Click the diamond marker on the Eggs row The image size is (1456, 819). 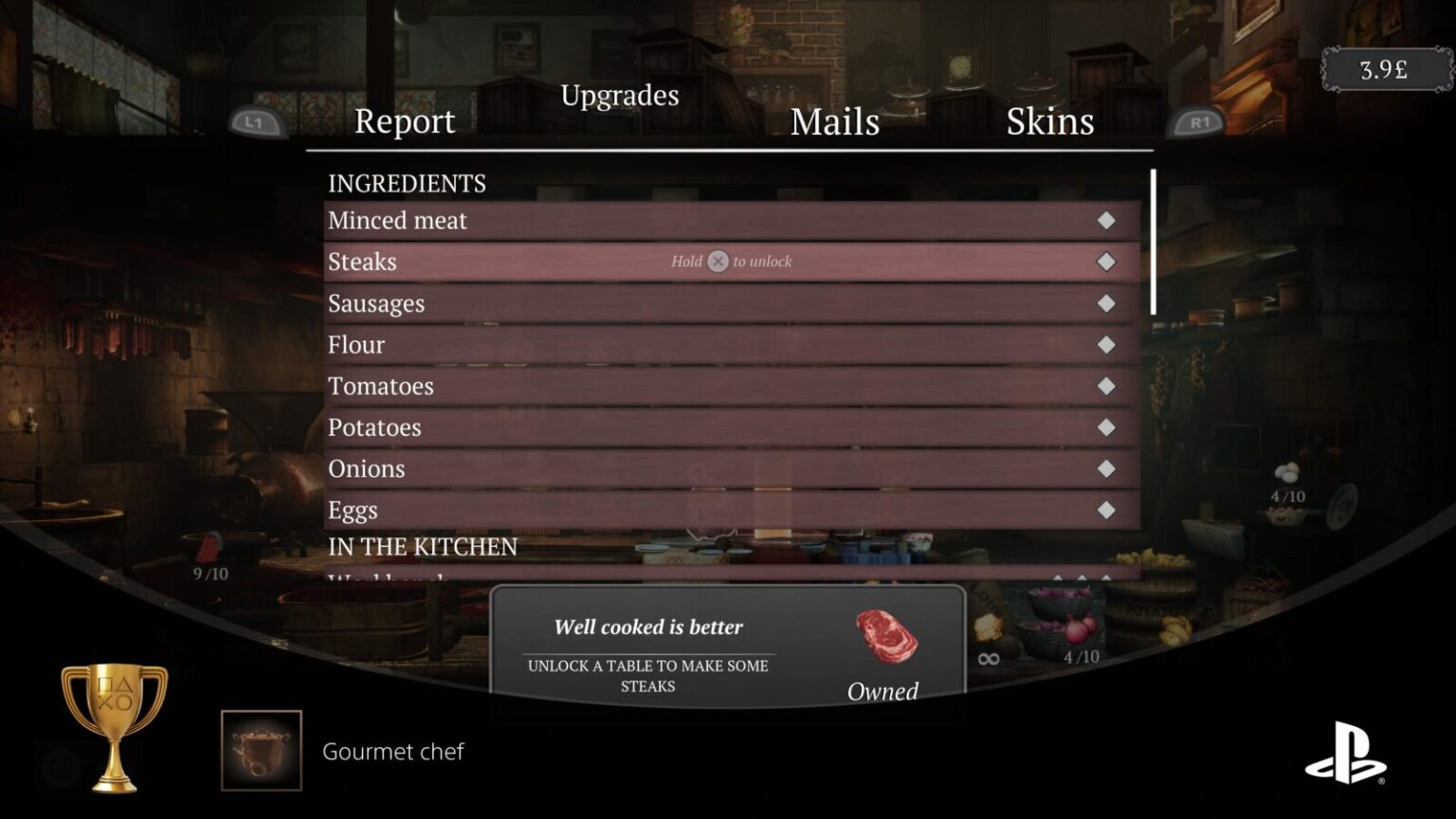tap(1105, 509)
